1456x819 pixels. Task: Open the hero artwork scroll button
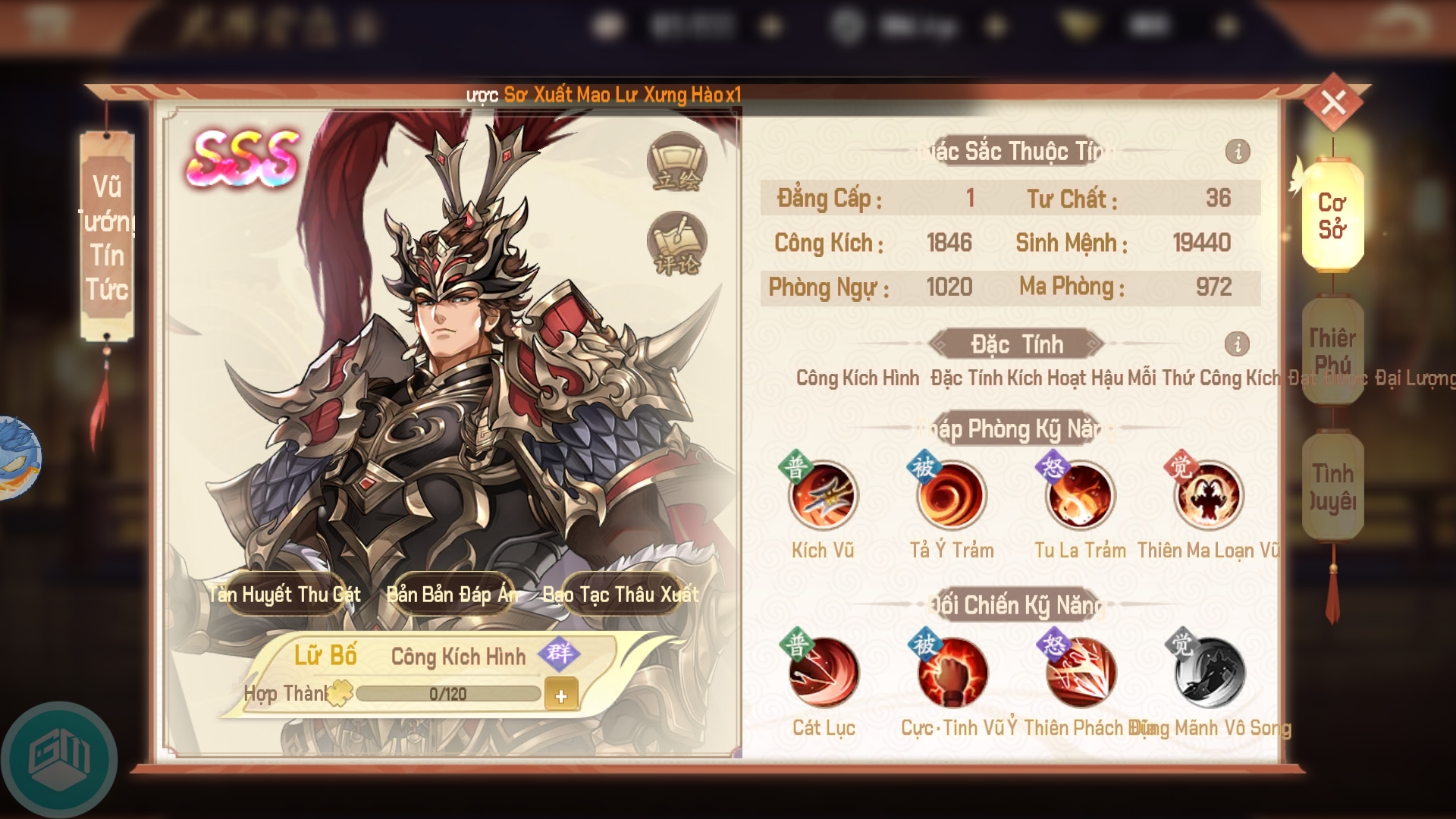click(x=676, y=162)
